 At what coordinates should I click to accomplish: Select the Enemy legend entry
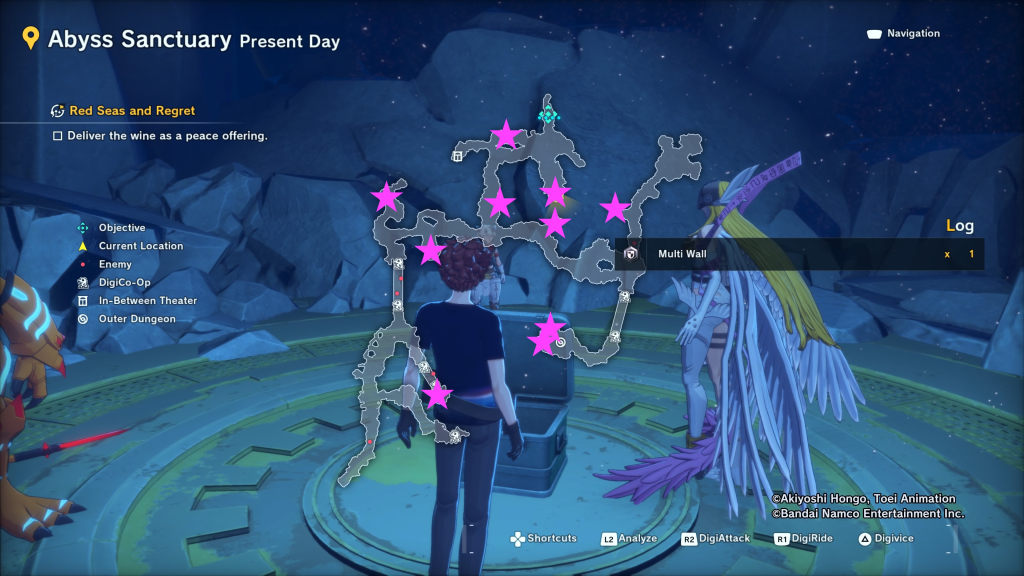click(115, 264)
